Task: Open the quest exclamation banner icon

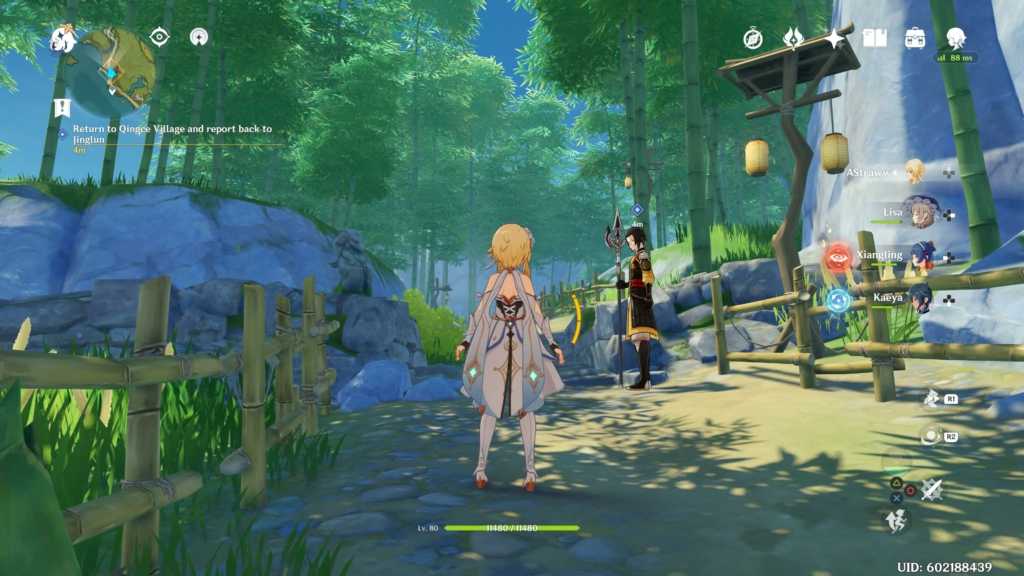Action: (62, 107)
